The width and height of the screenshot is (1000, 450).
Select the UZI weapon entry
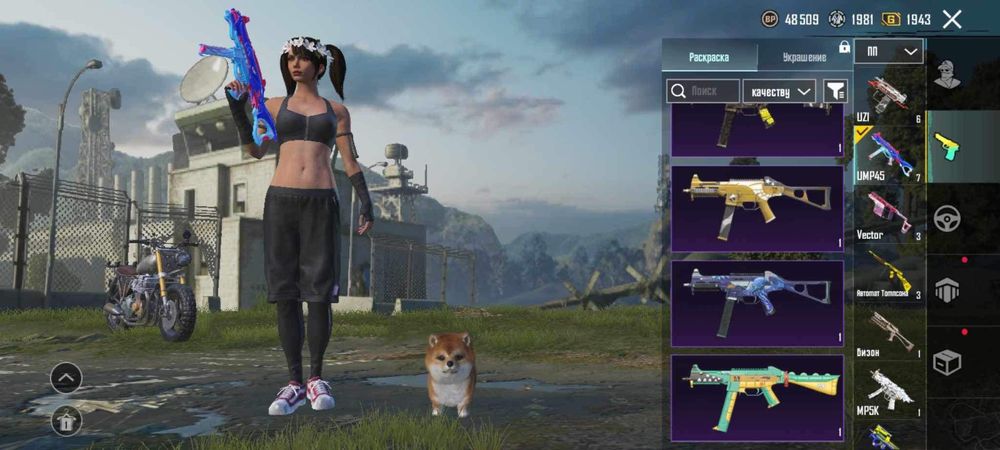coord(887,97)
